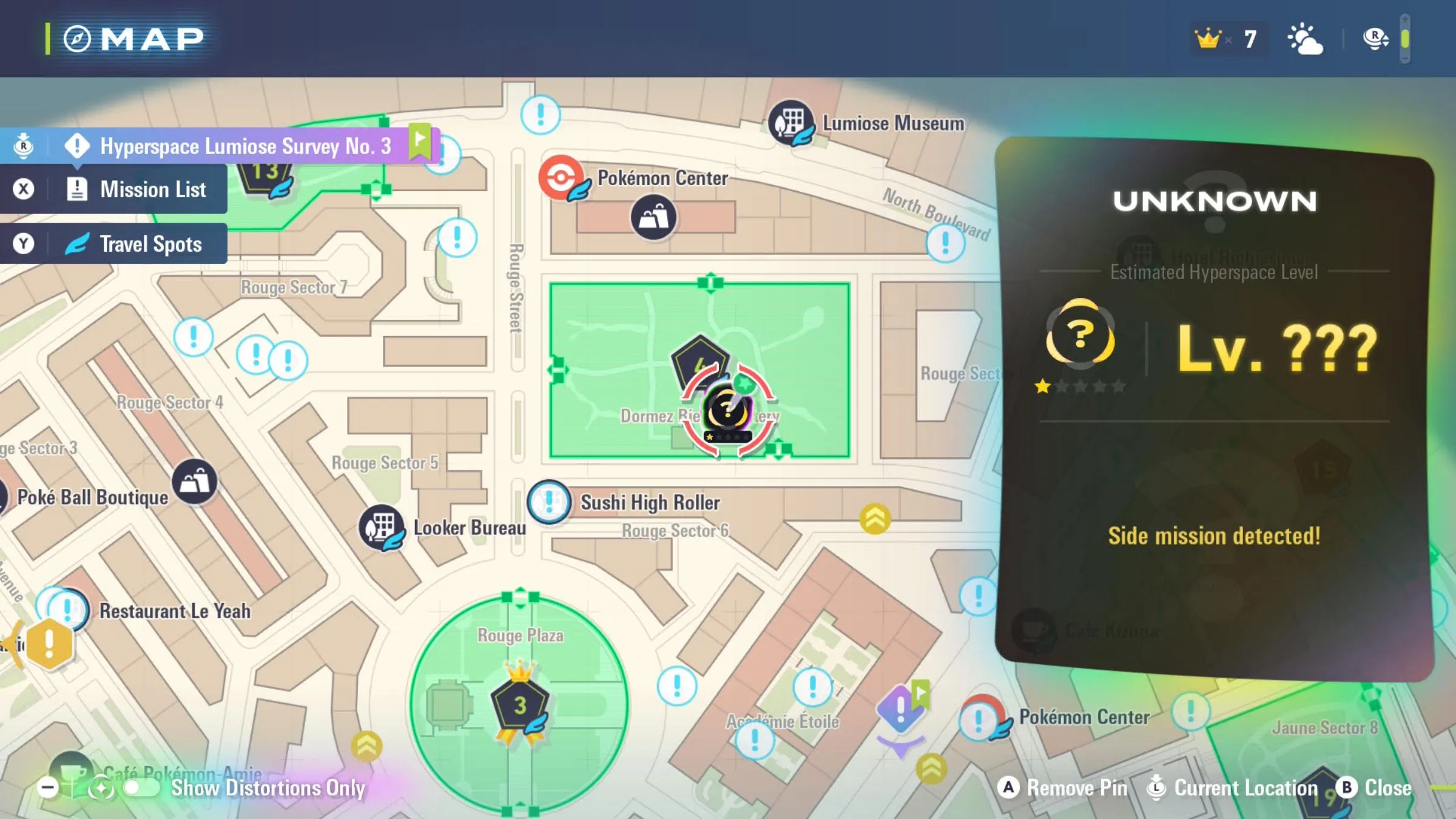Select the Rouge Plaza zone 3 badge
Screen dimensions: 1456x819
click(x=520, y=705)
